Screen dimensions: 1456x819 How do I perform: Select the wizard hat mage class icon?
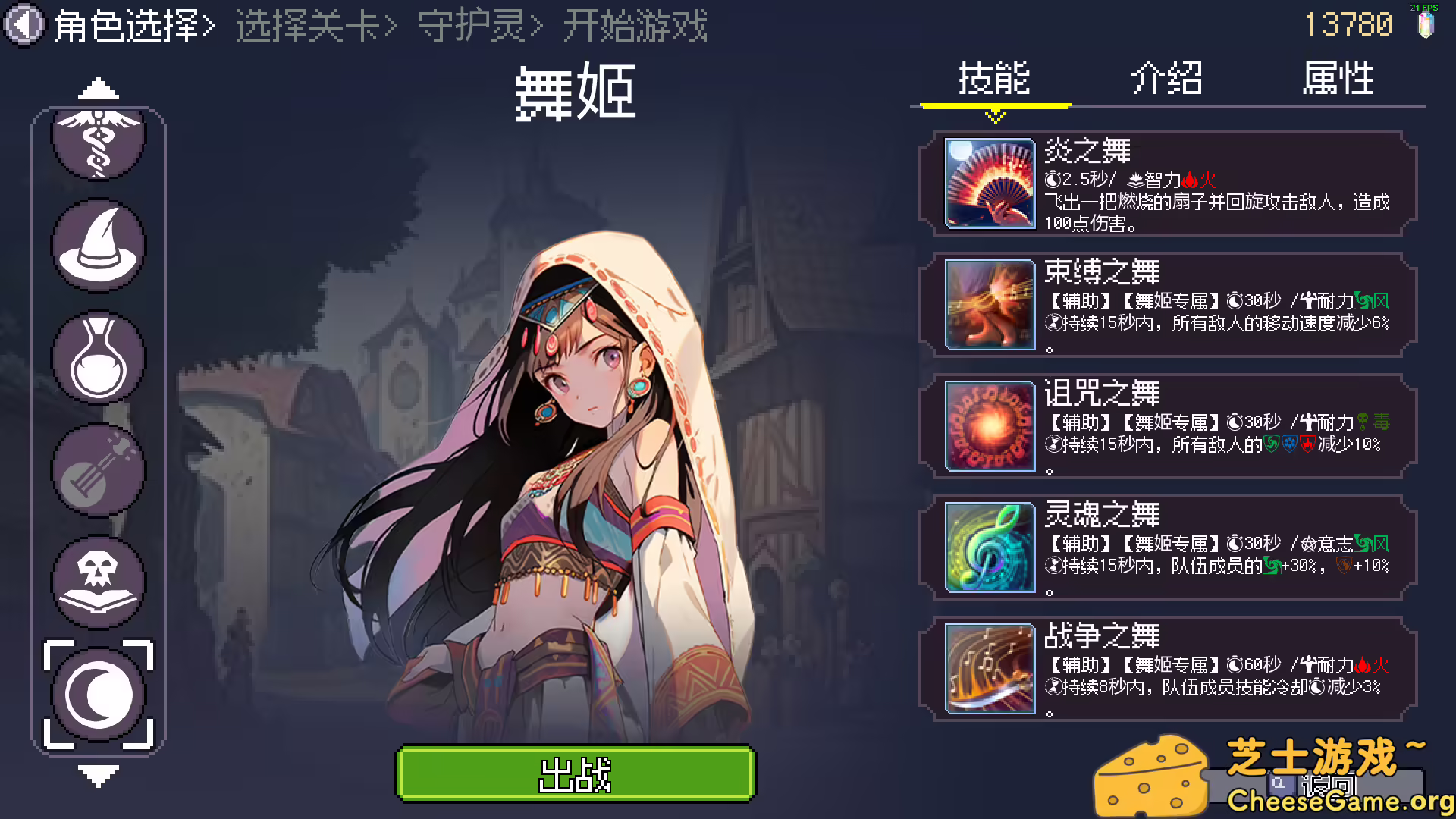coord(97,243)
